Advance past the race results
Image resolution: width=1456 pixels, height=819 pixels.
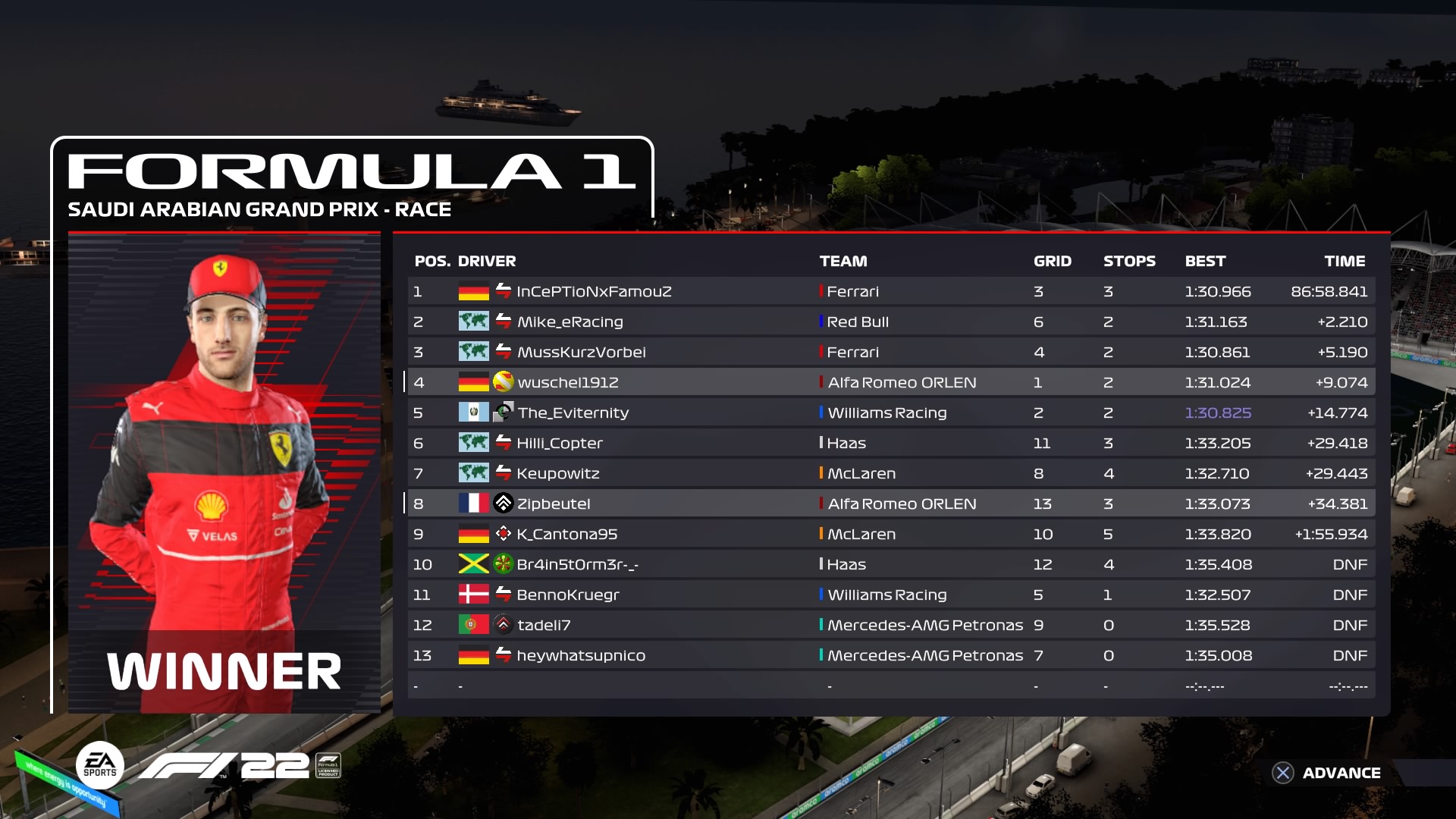1327,773
